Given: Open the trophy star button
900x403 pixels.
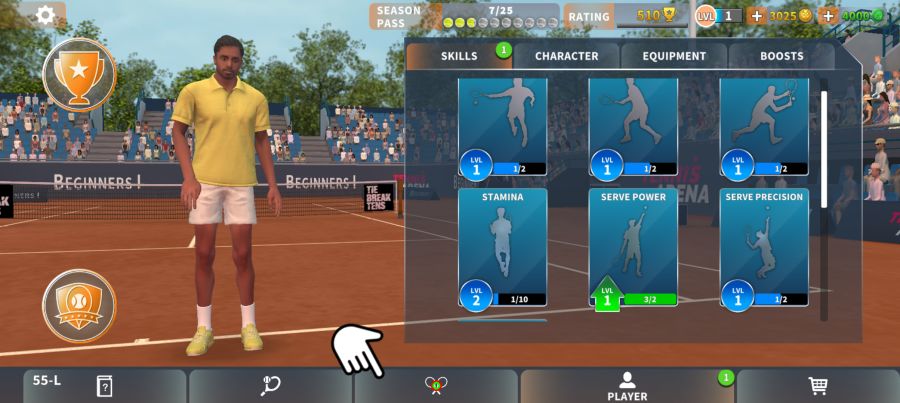Looking at the screenshot, I should (x=79, y=73).
